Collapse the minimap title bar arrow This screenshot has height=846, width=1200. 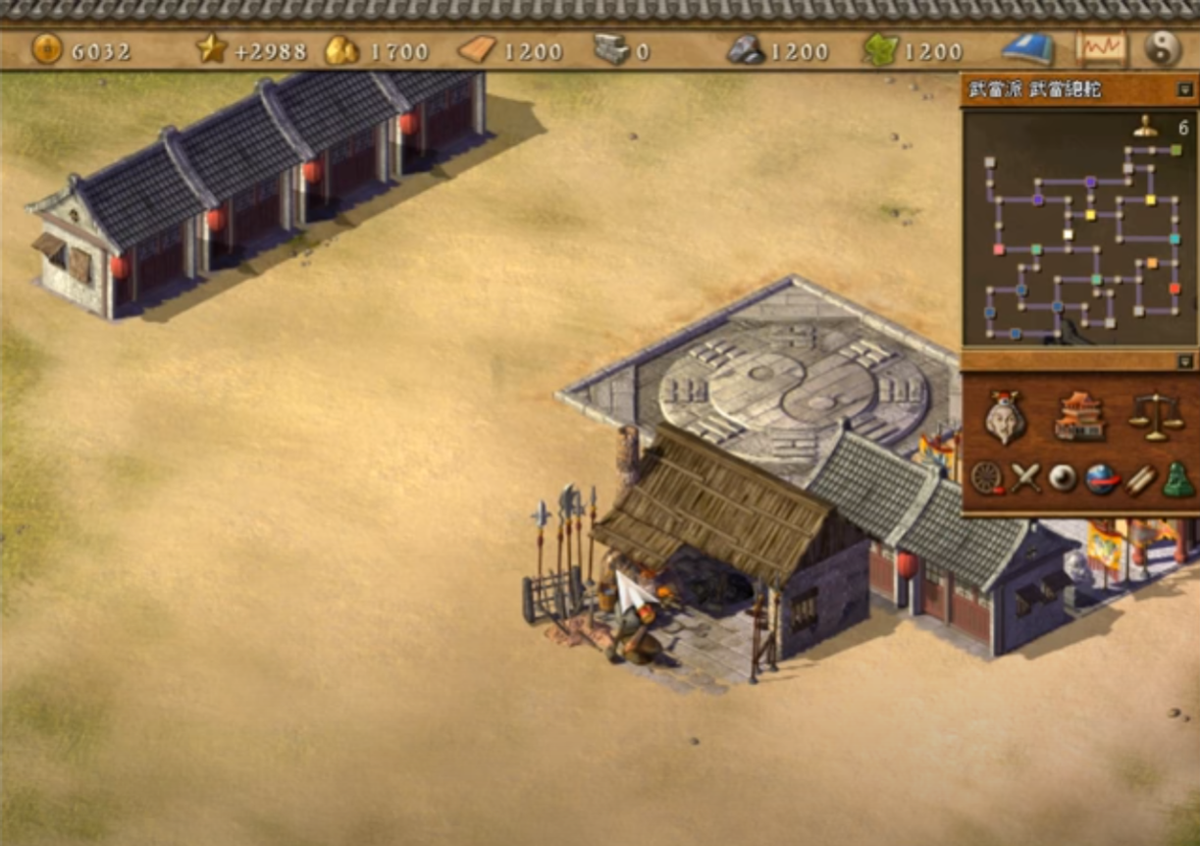tap(1185, 90)
